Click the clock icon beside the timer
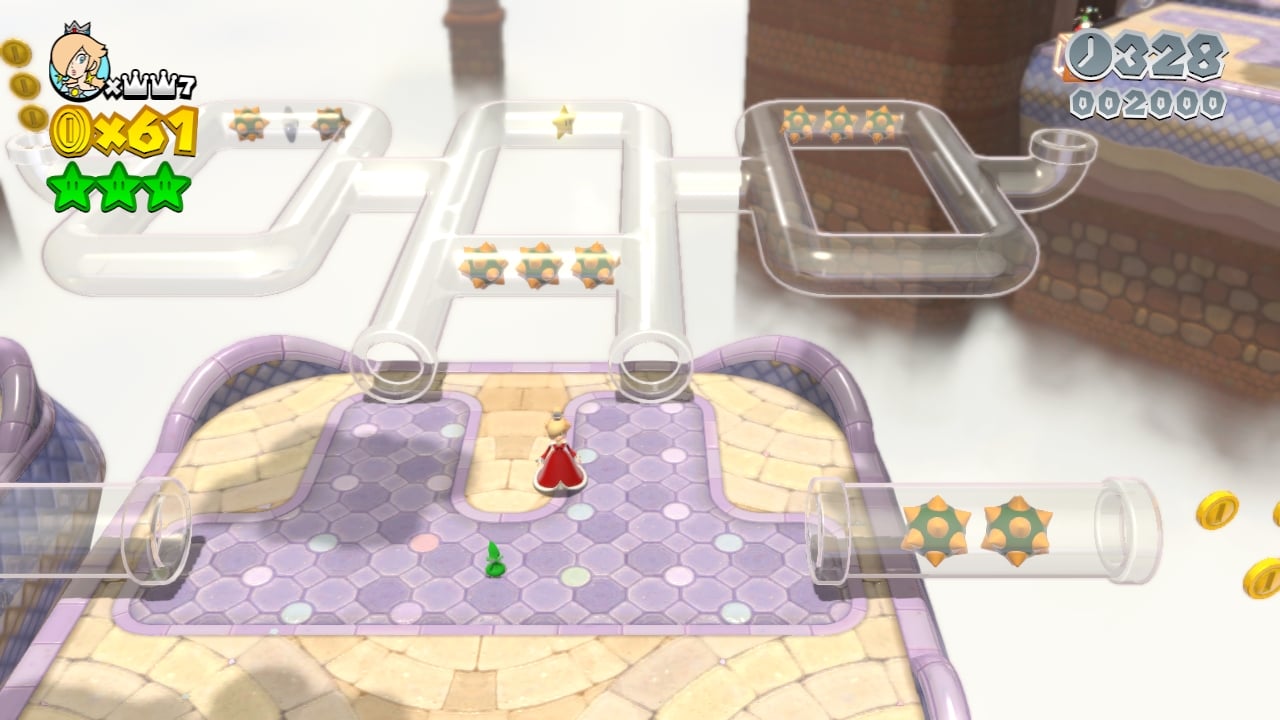Image resolution: width=1280 pixels, height=720 pixels. 1090,57
